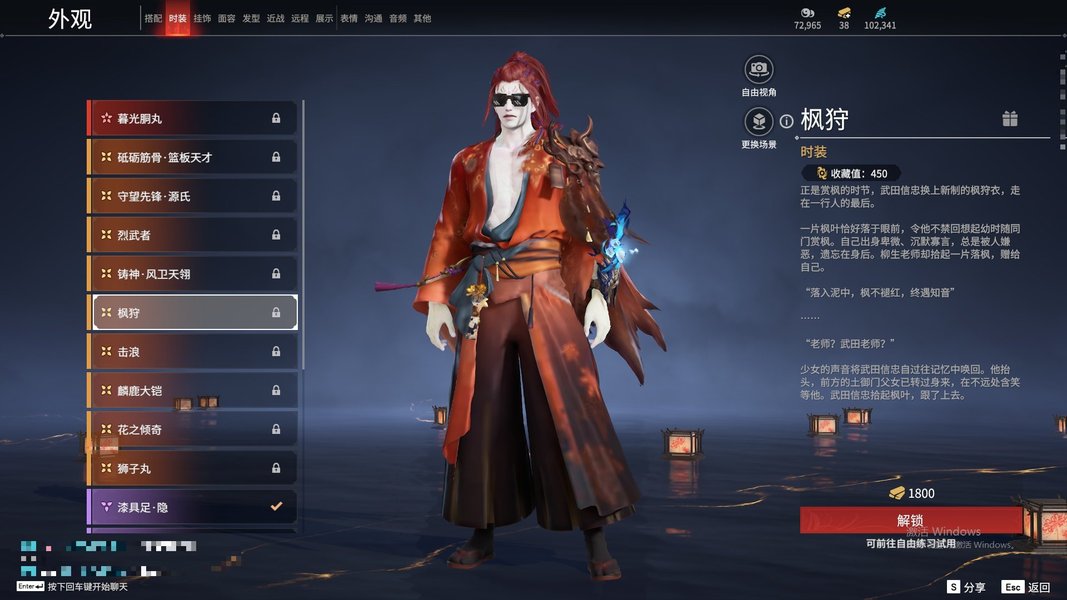Viewport: 1067px width, 600px height.
Task: Open the 其他 tab
Action: pyautogui.click(x=422, y=18)
